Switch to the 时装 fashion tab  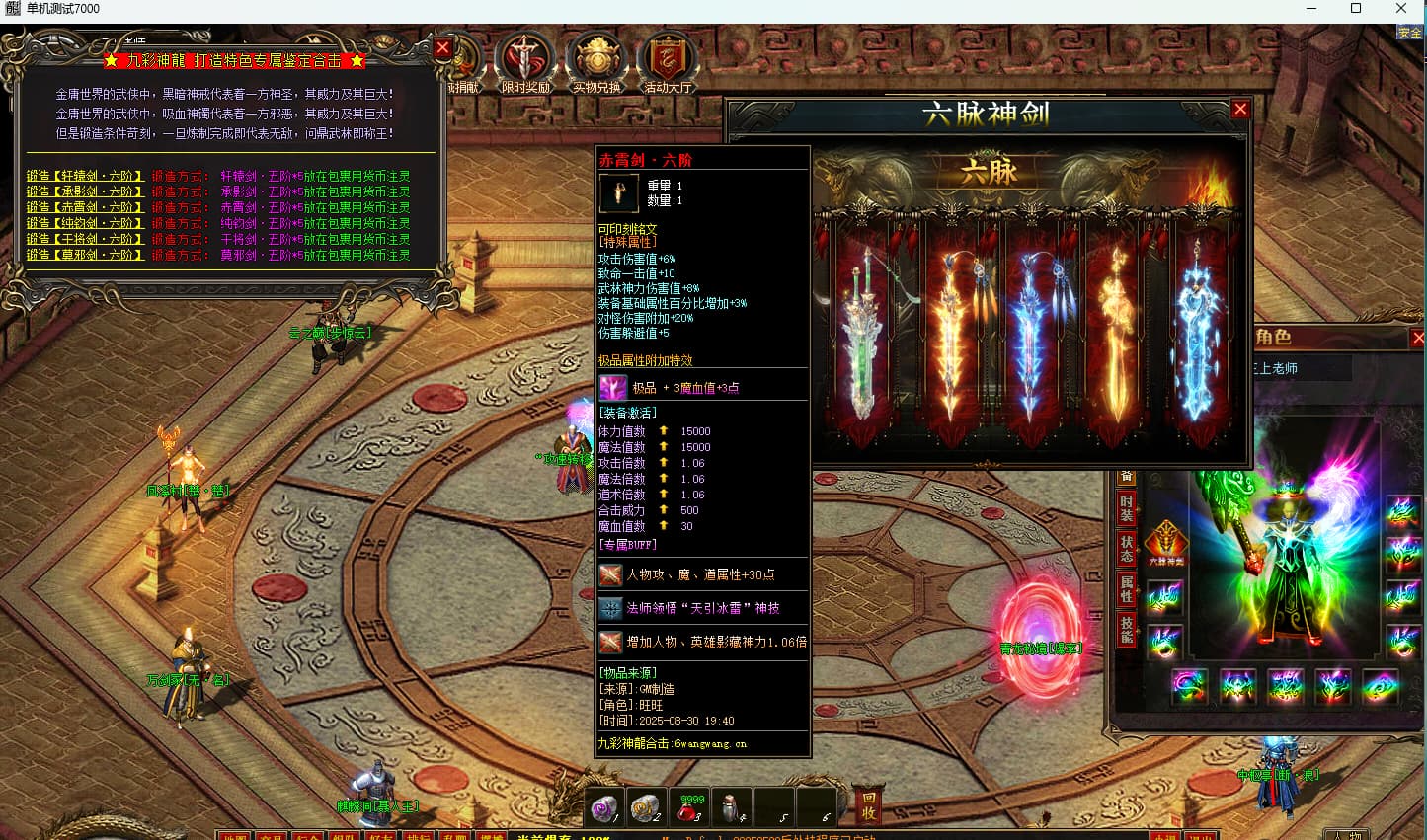click(1126, 508)
